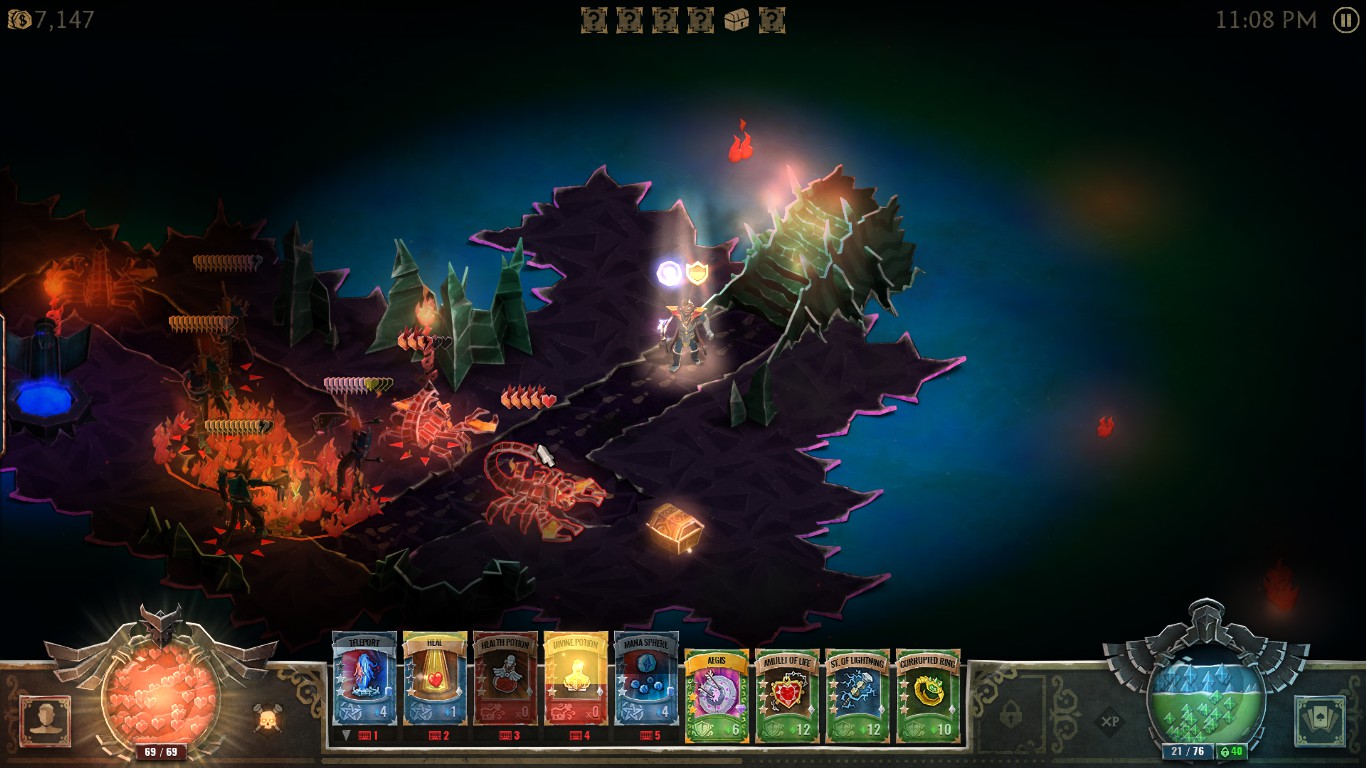
Task: Open the character portrait panel
Action: [45, 720]
